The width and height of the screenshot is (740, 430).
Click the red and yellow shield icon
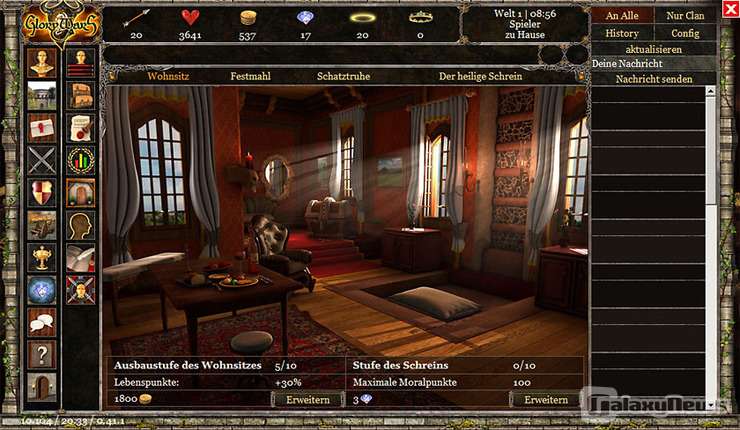click(x=42, y=193)
